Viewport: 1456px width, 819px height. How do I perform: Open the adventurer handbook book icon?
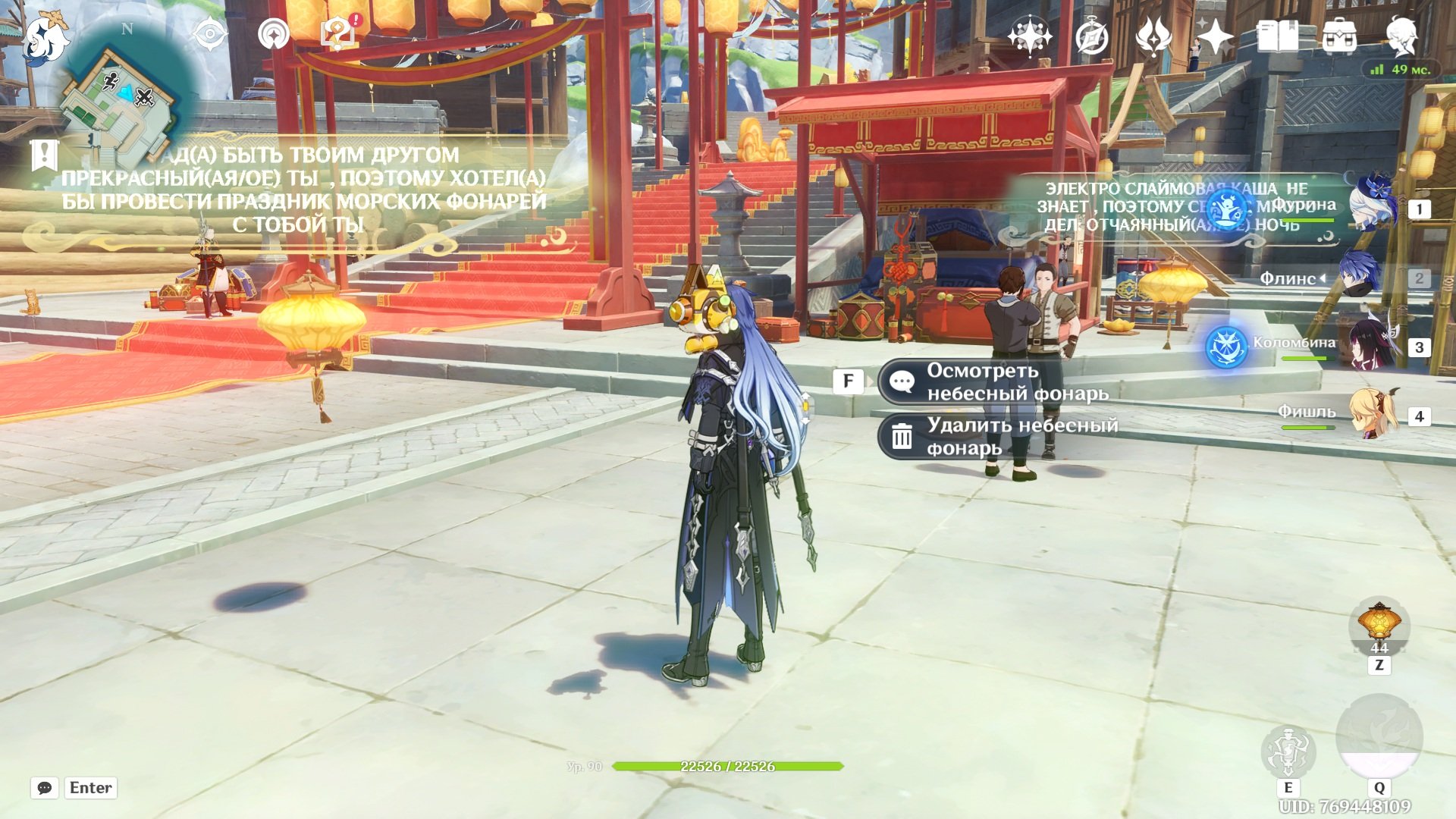[x=1277, y=36]
